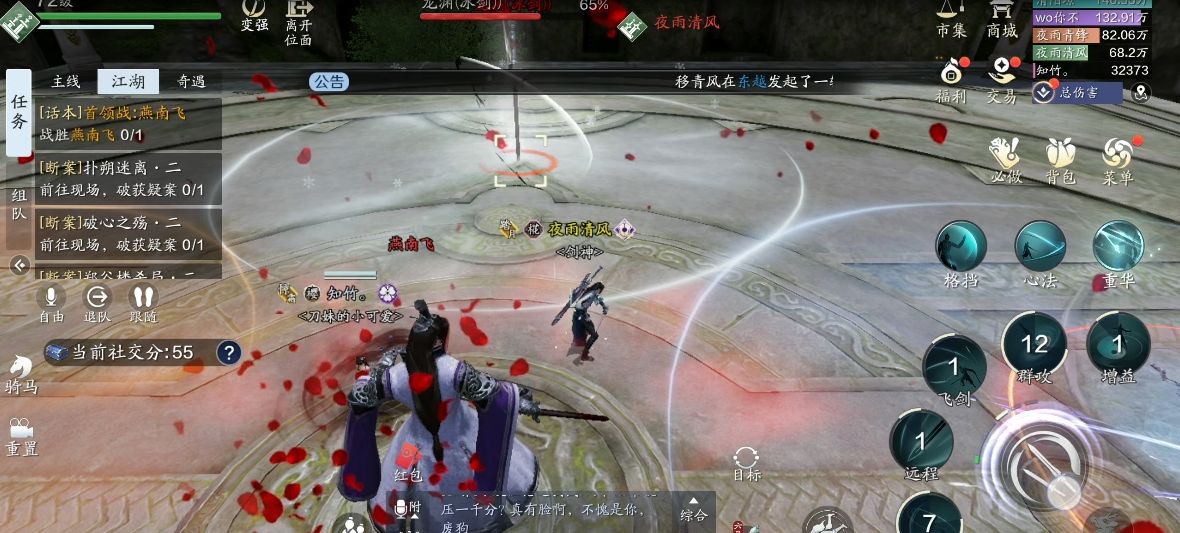This screenshot has width=1180, height=533.
Task: Open the 必做 daily tasks icon
Action: pyautogui.click(x=1004, y=158)
